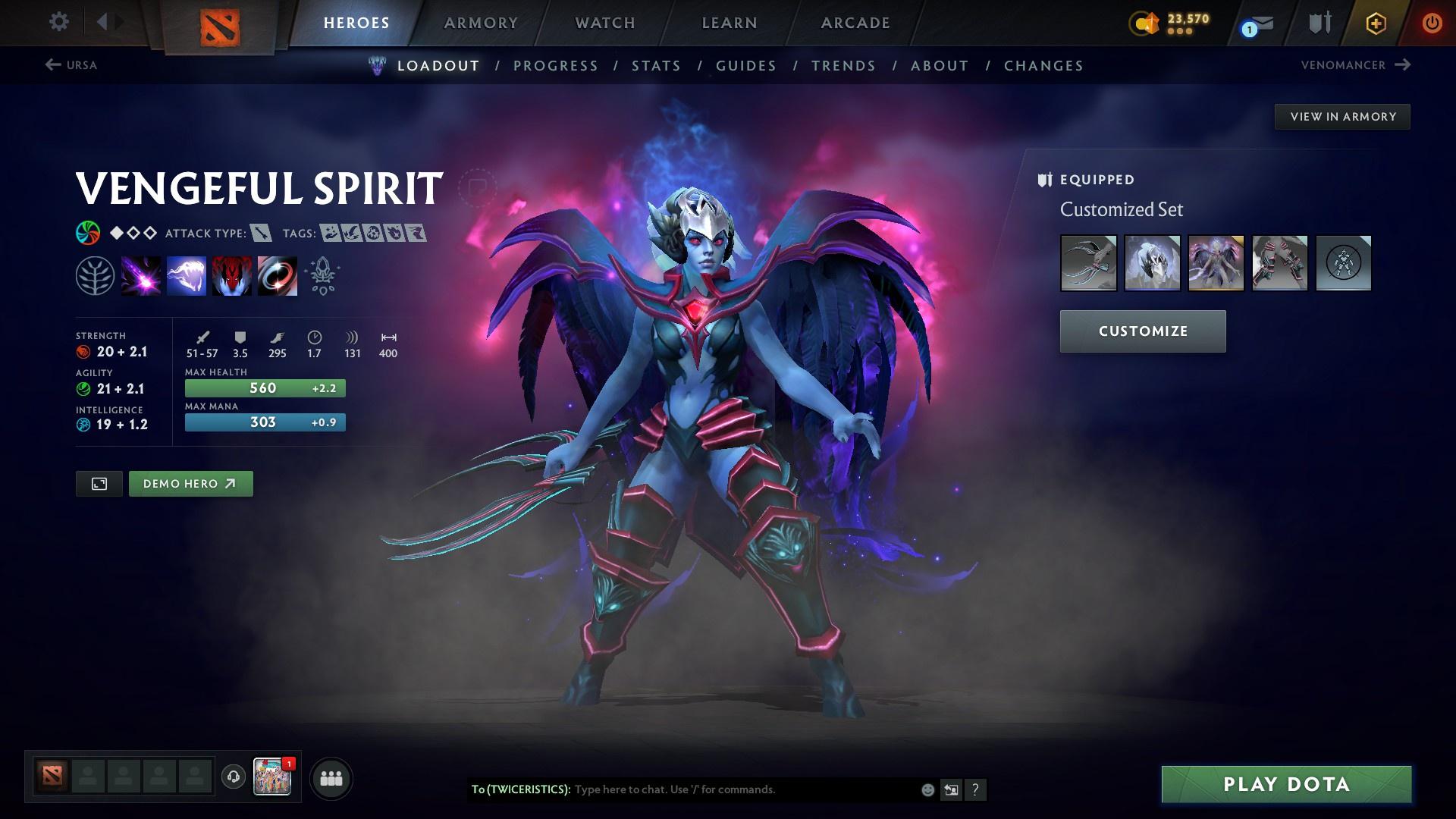Switch to the Stats tab
Screen dimensions: 1456x819
click(x=657, y=66)
